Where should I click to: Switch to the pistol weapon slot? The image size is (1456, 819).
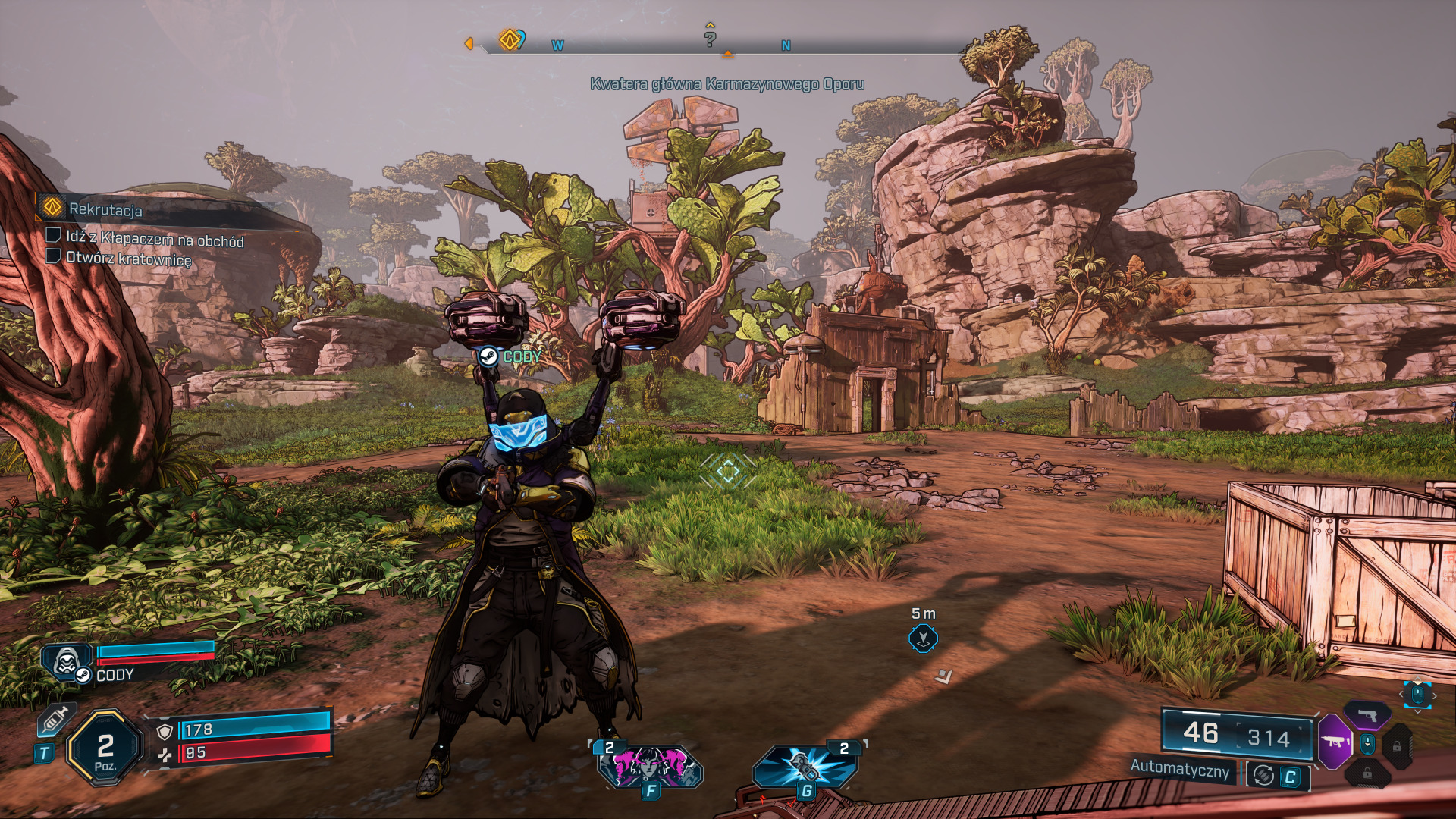(x=1367, y=714)
